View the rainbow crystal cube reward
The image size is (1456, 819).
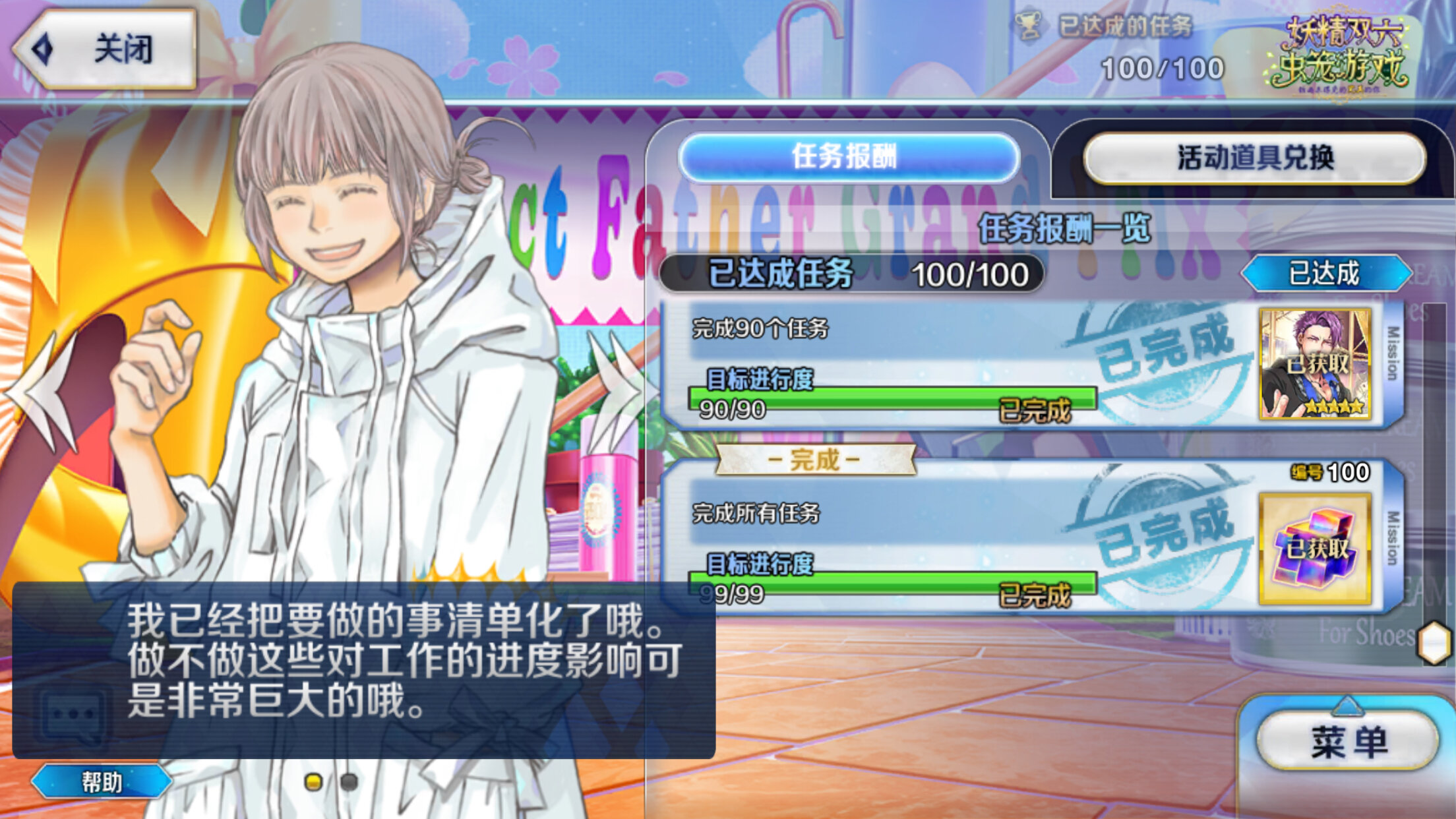click(x=1315, y=549)
